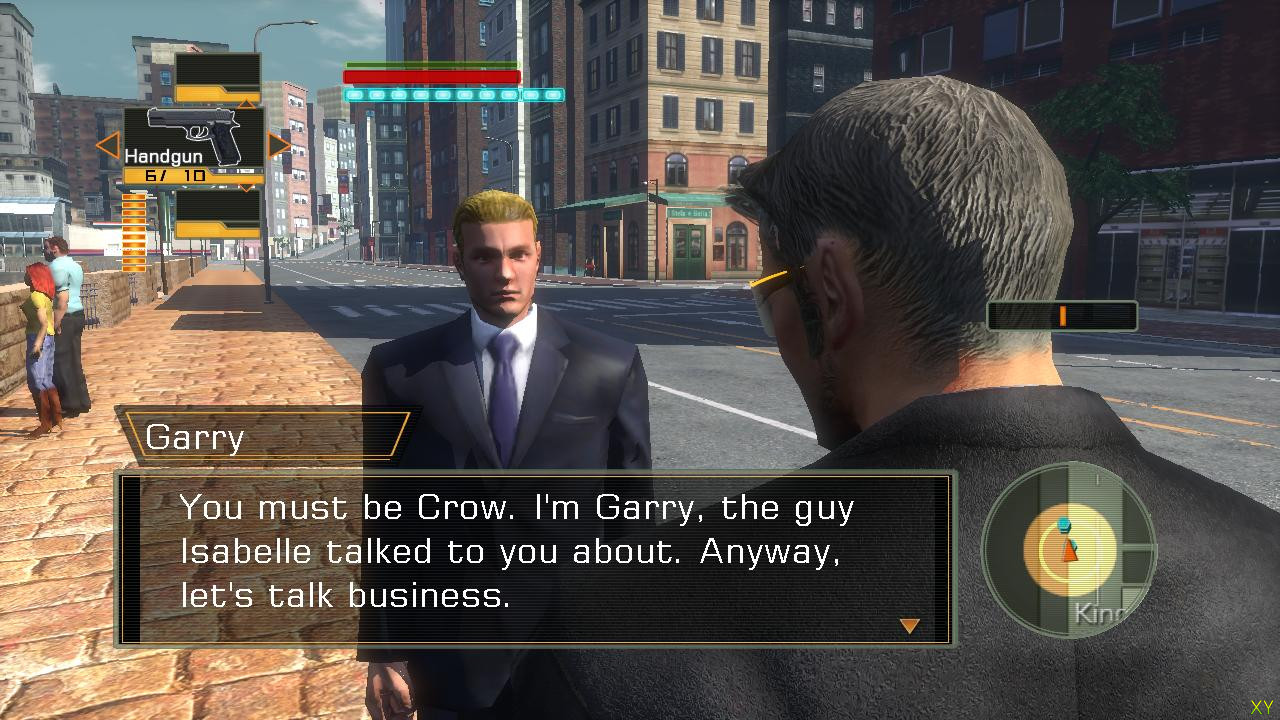Switch to the previous weapon with left arrow
Screen dimensions: 1280x720
coord(107,146)
